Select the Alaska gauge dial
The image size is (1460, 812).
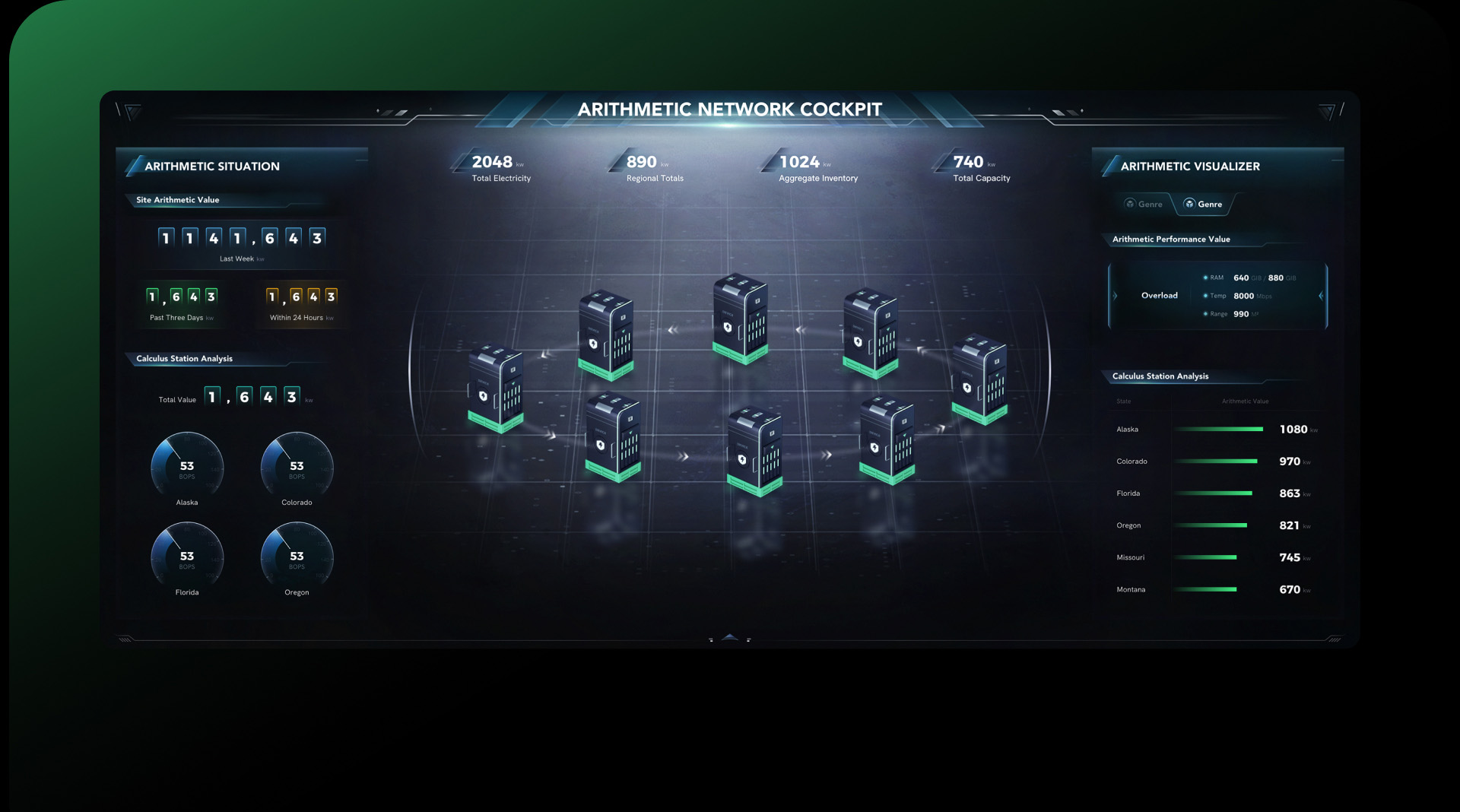pyautogui.click(x=187, y=465)
